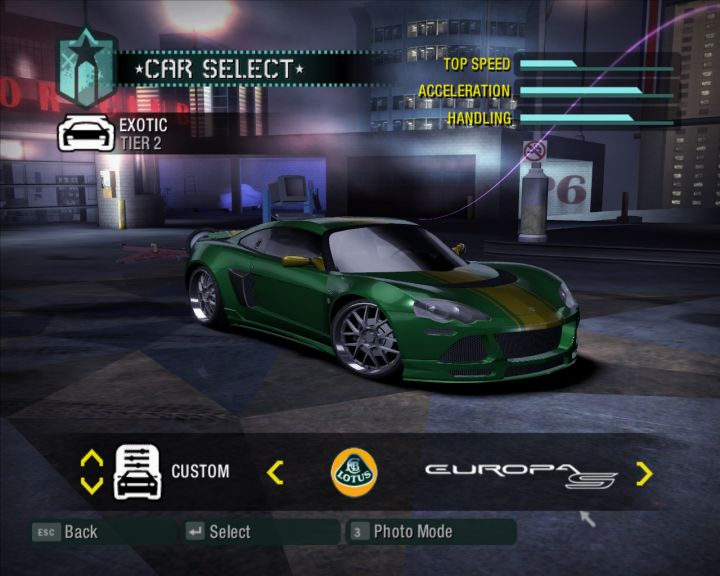Show the previous car with the left arrow

[x=276, y=472]
